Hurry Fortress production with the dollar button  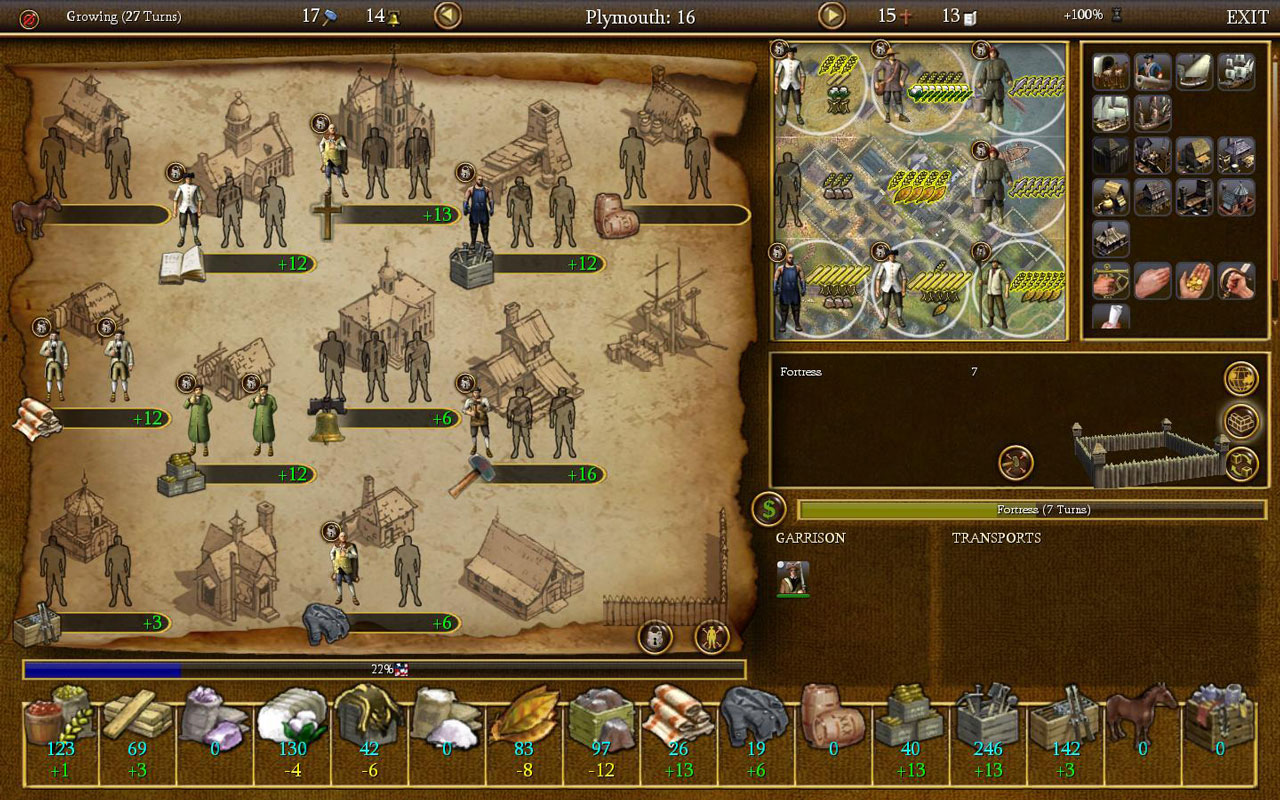tap(768, 509)
